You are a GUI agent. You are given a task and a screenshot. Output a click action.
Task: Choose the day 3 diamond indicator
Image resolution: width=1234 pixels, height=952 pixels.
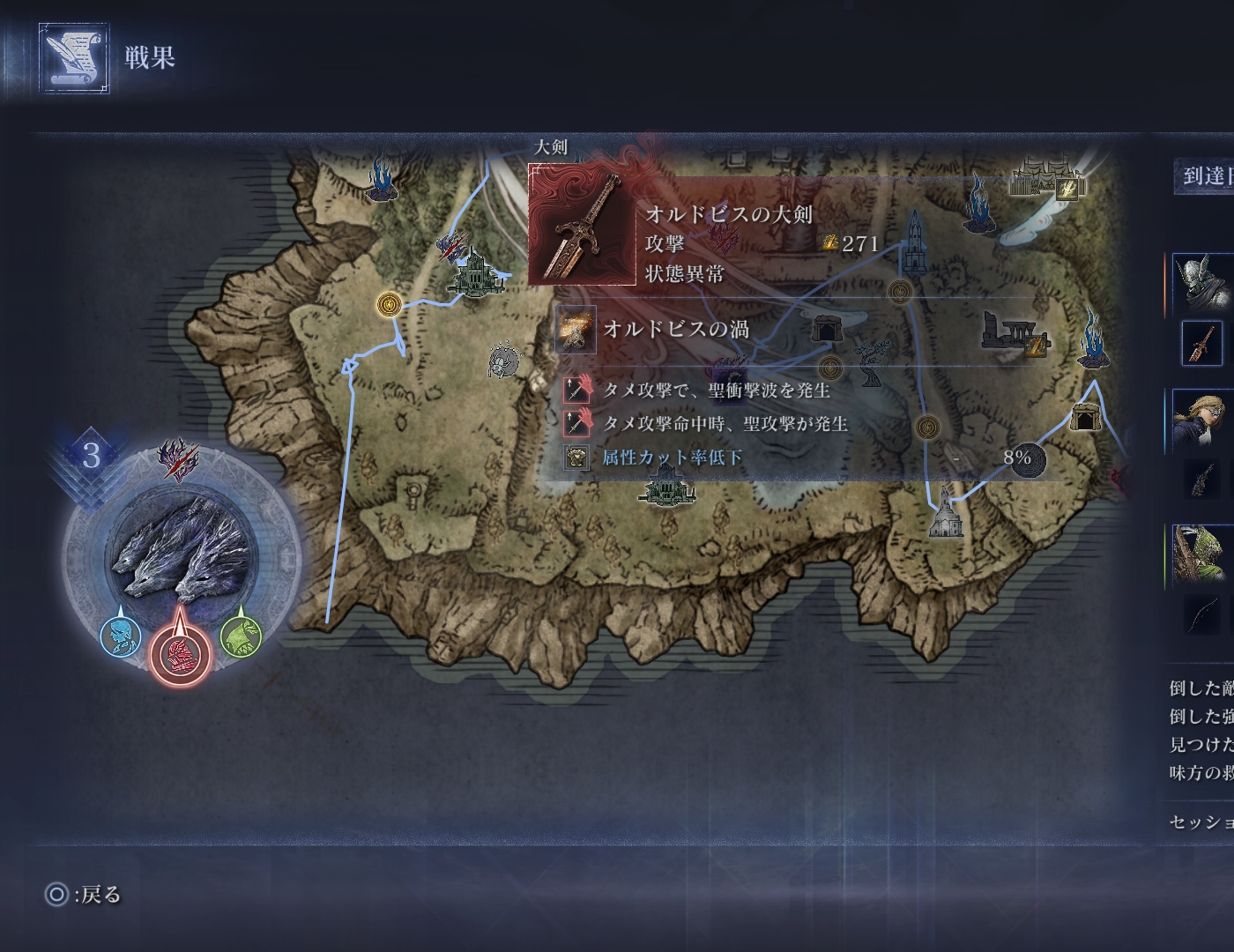point(92,456)
